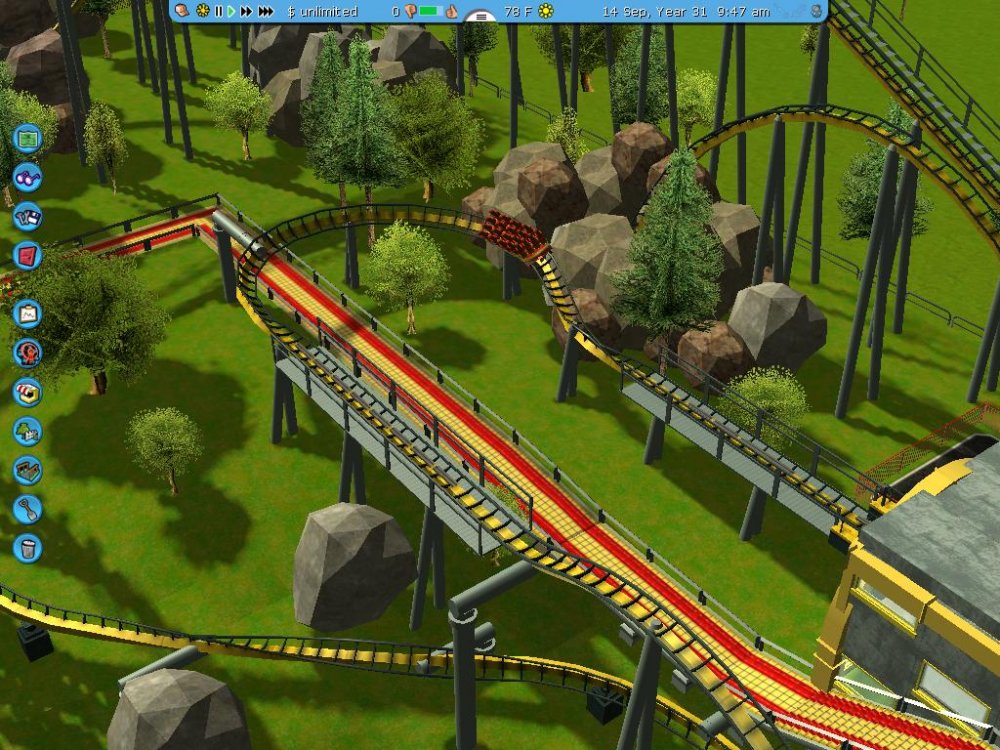Open the paths and terrain building menu
Image resolution: width=1000 pixels, height=750 pixels.
coord(27,470)
